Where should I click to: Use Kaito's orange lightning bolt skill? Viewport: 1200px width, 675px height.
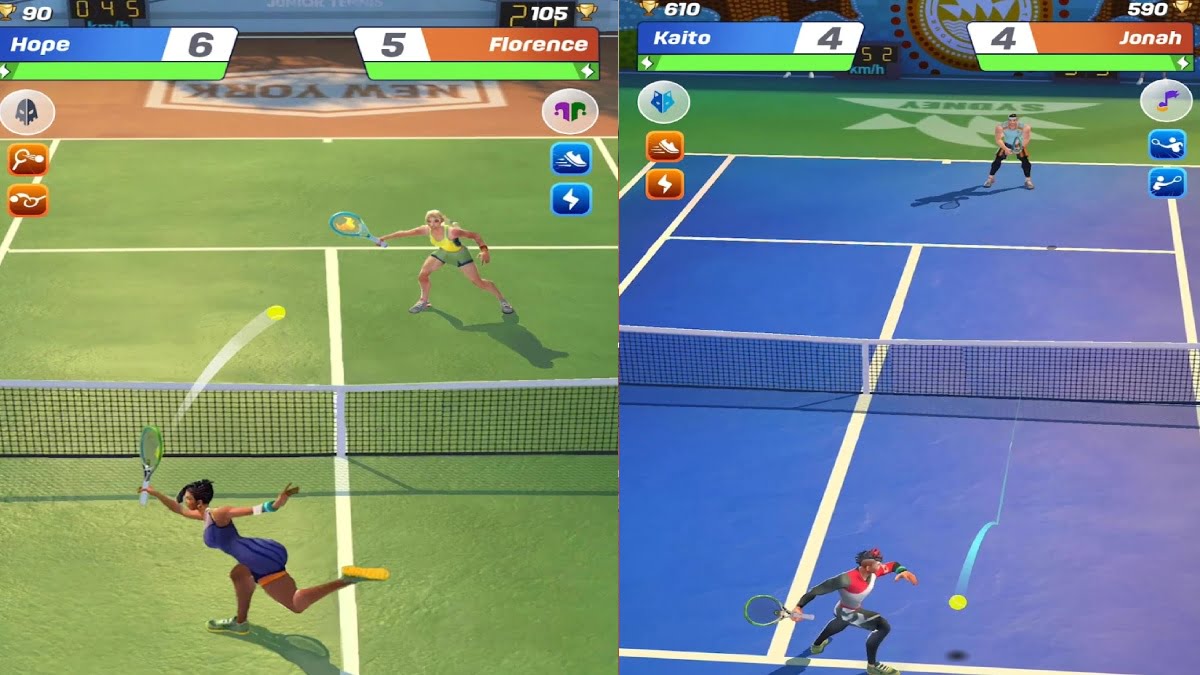coord(665,183)
